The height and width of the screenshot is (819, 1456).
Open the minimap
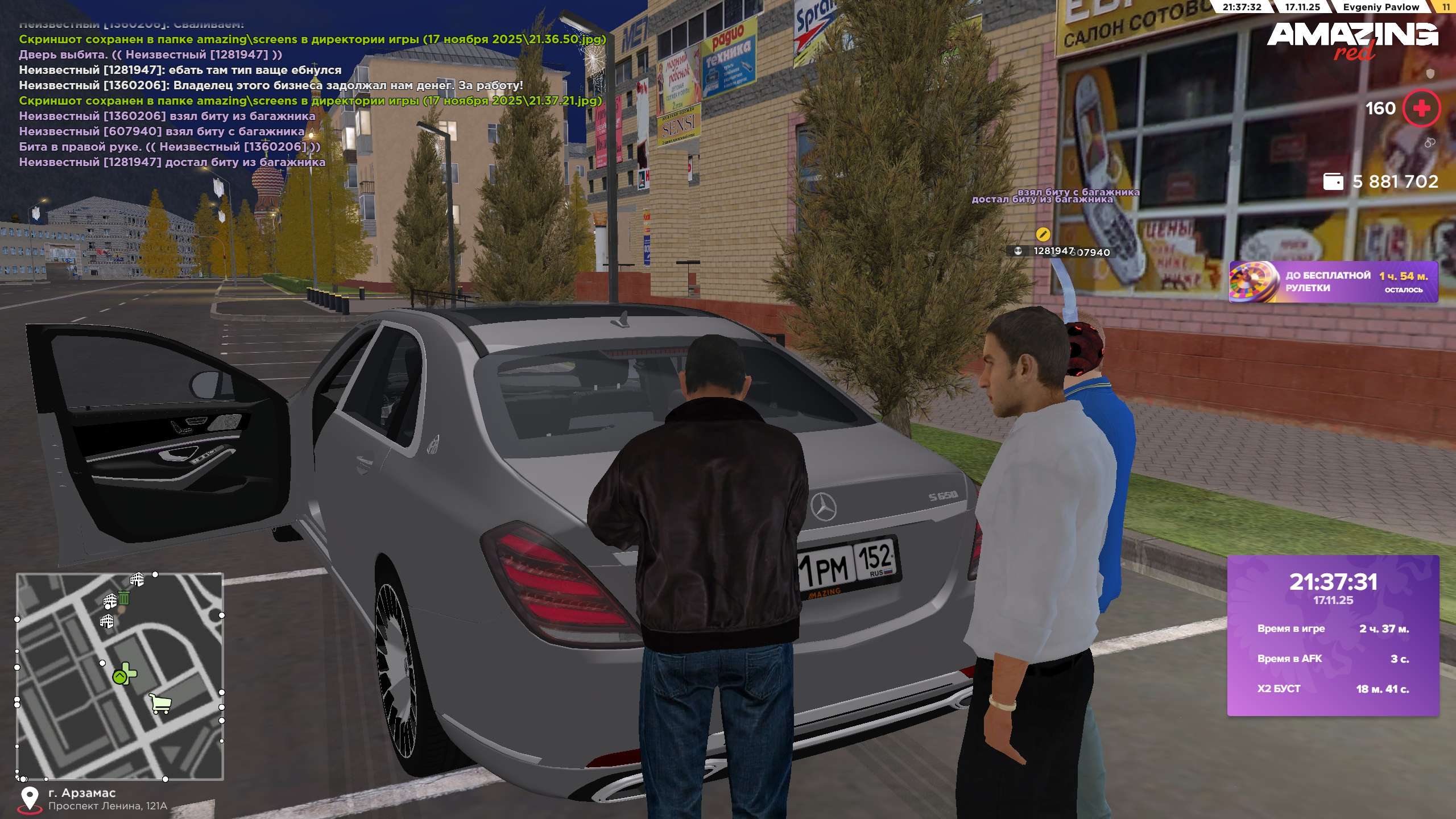pyautogui.click(x=119, y=676)
